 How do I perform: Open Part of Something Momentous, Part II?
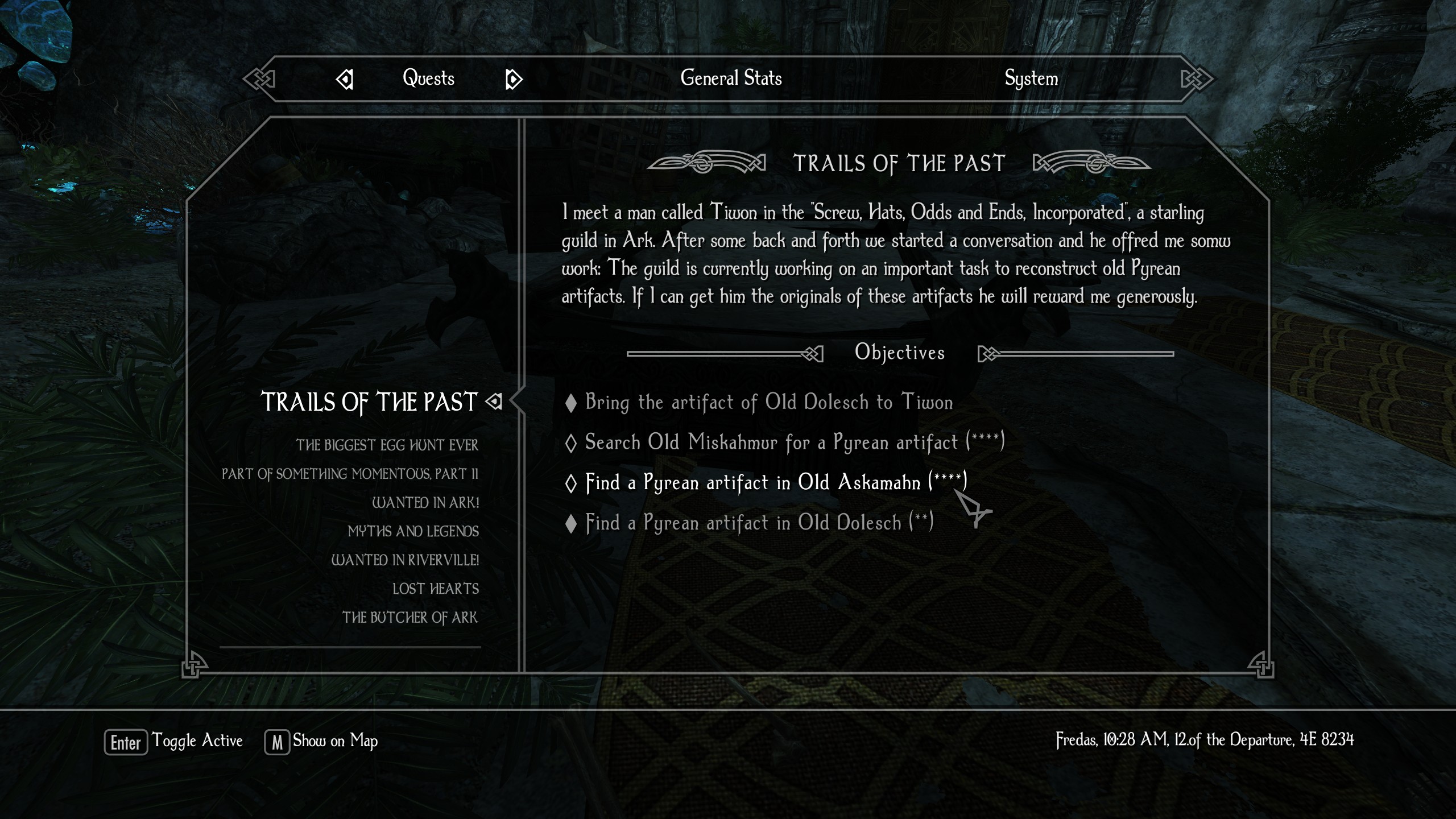(350, 474)
